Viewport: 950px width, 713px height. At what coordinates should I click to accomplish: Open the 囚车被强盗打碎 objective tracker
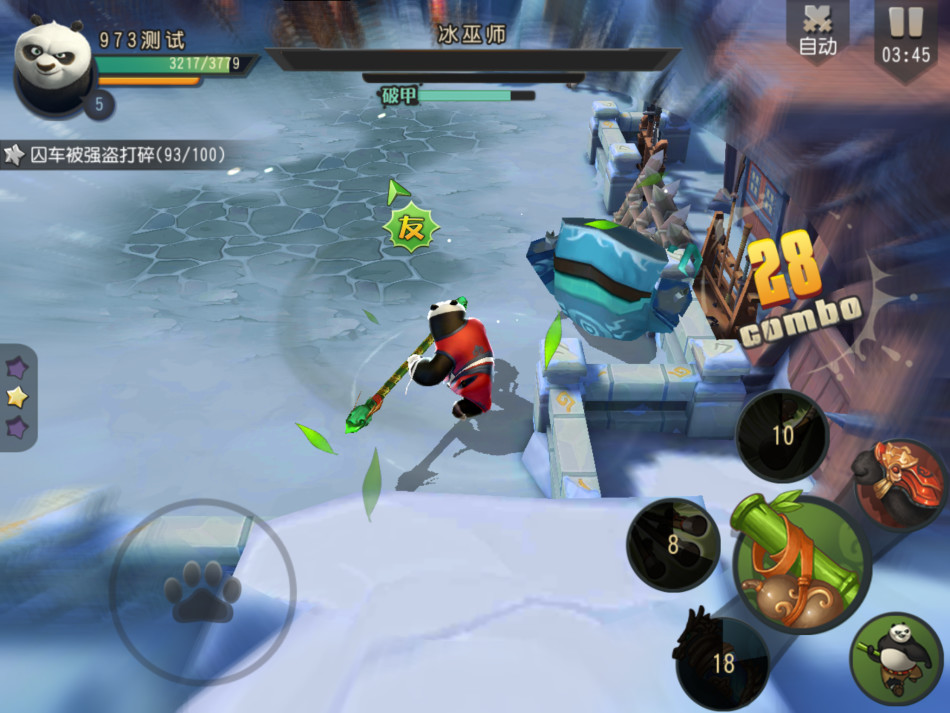(x=115, y=155)
